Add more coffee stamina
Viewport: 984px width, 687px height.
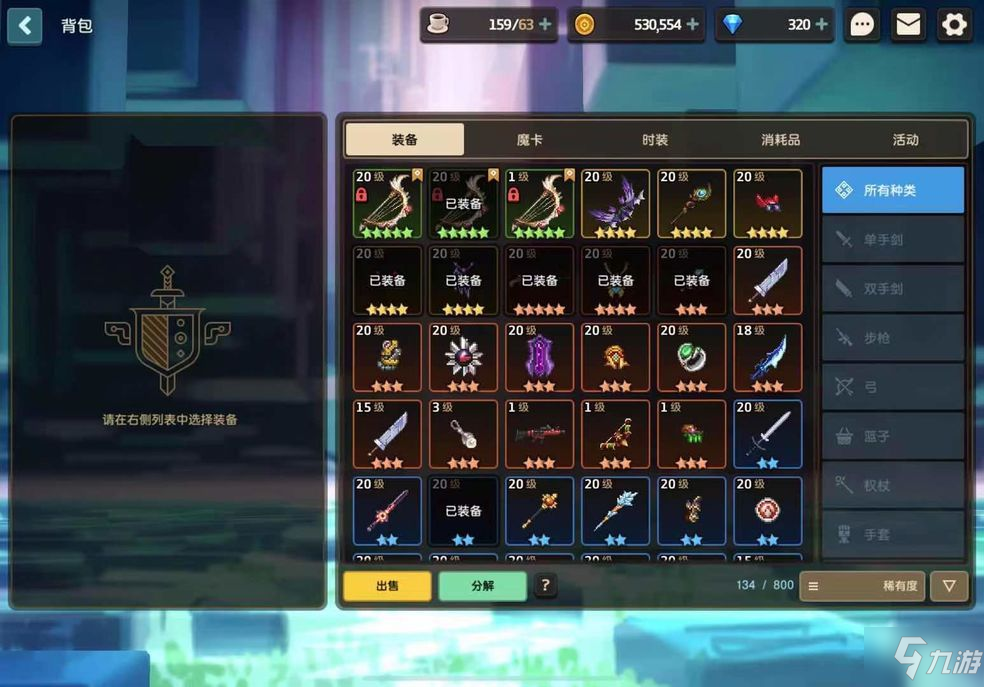[x=545, y=25]
